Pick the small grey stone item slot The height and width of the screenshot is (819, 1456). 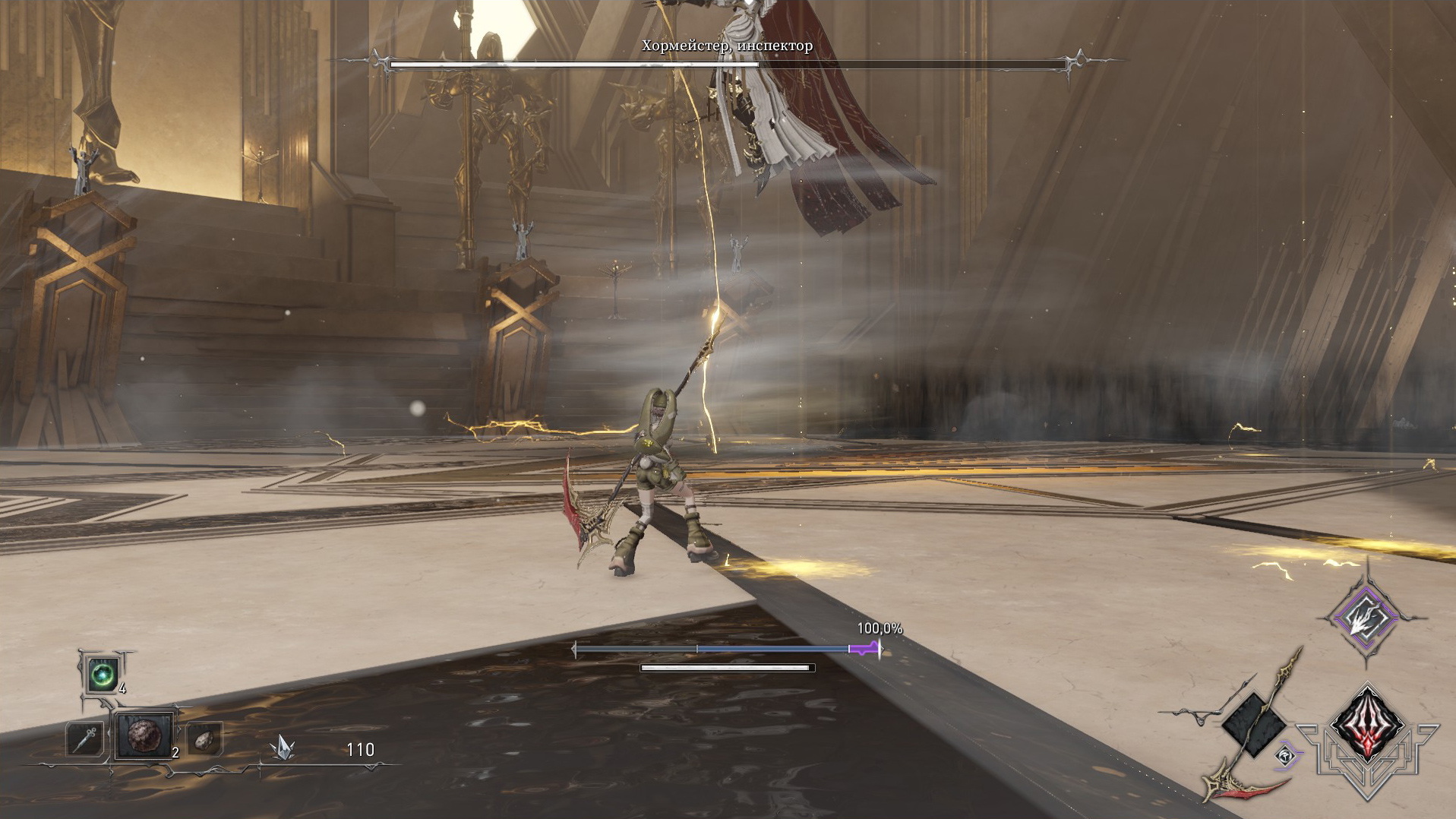204,739
